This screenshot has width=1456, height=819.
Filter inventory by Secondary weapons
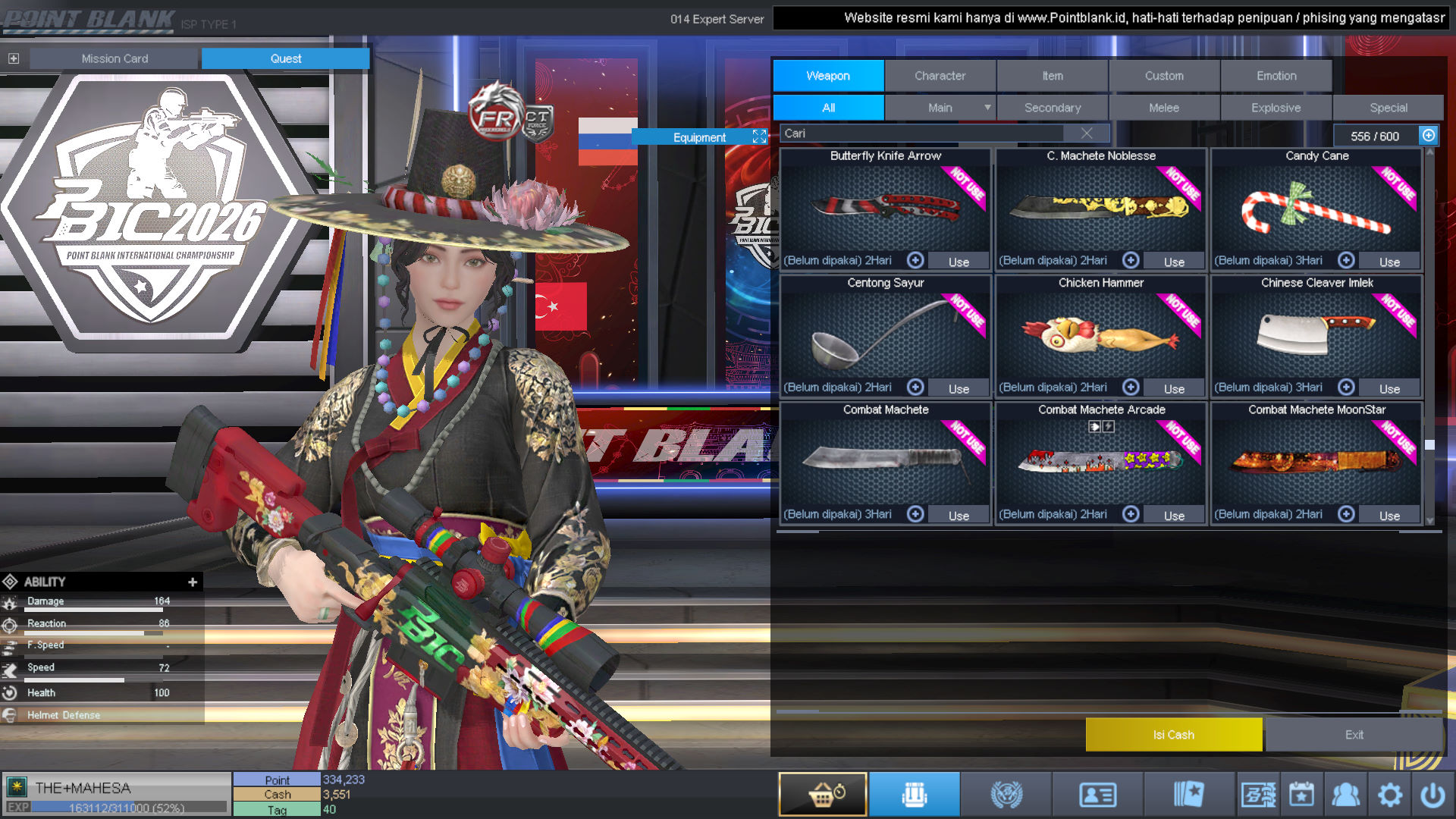[x=1052, y=108]
